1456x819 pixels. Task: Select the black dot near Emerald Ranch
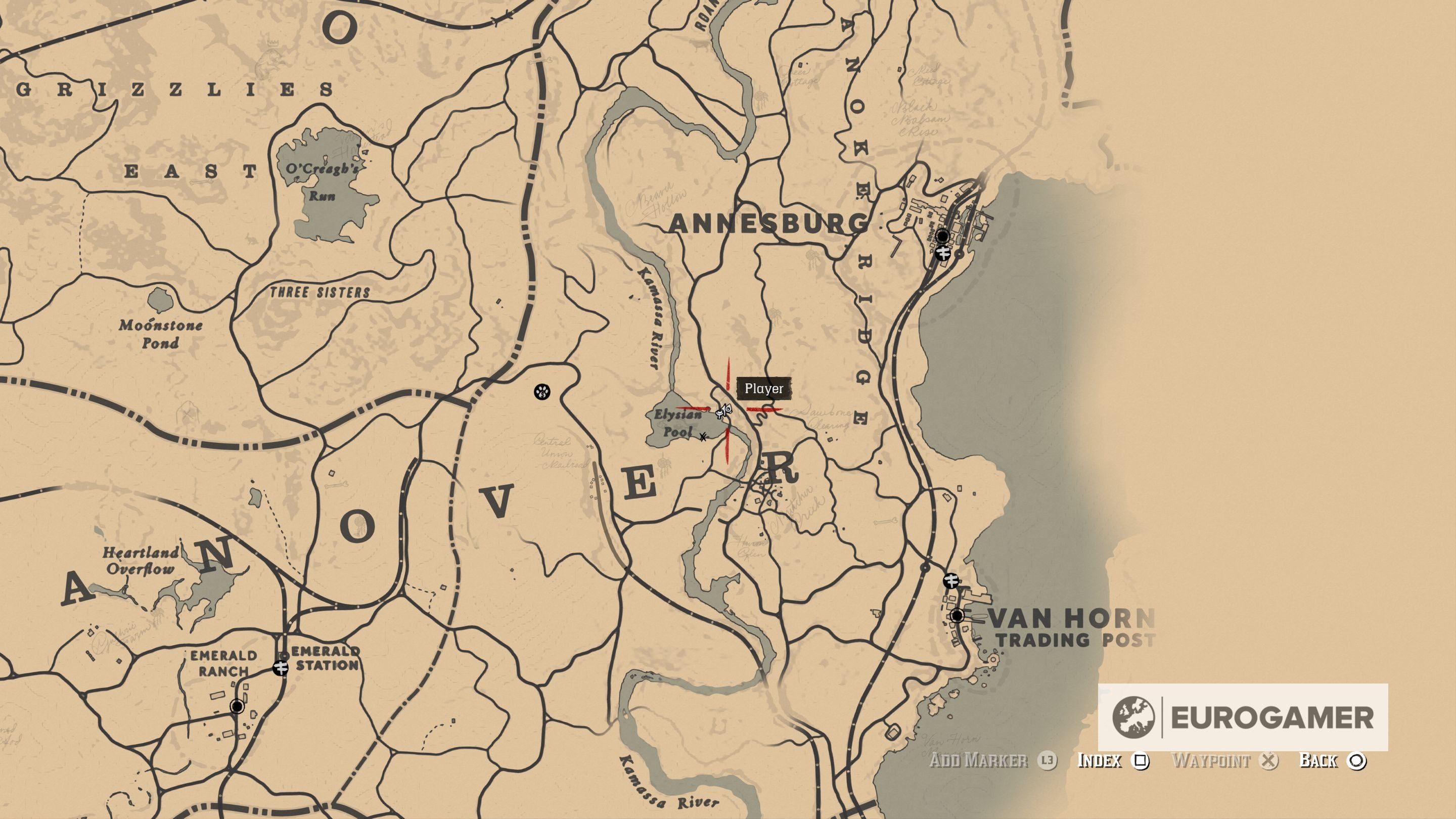(x=238, y=707)
